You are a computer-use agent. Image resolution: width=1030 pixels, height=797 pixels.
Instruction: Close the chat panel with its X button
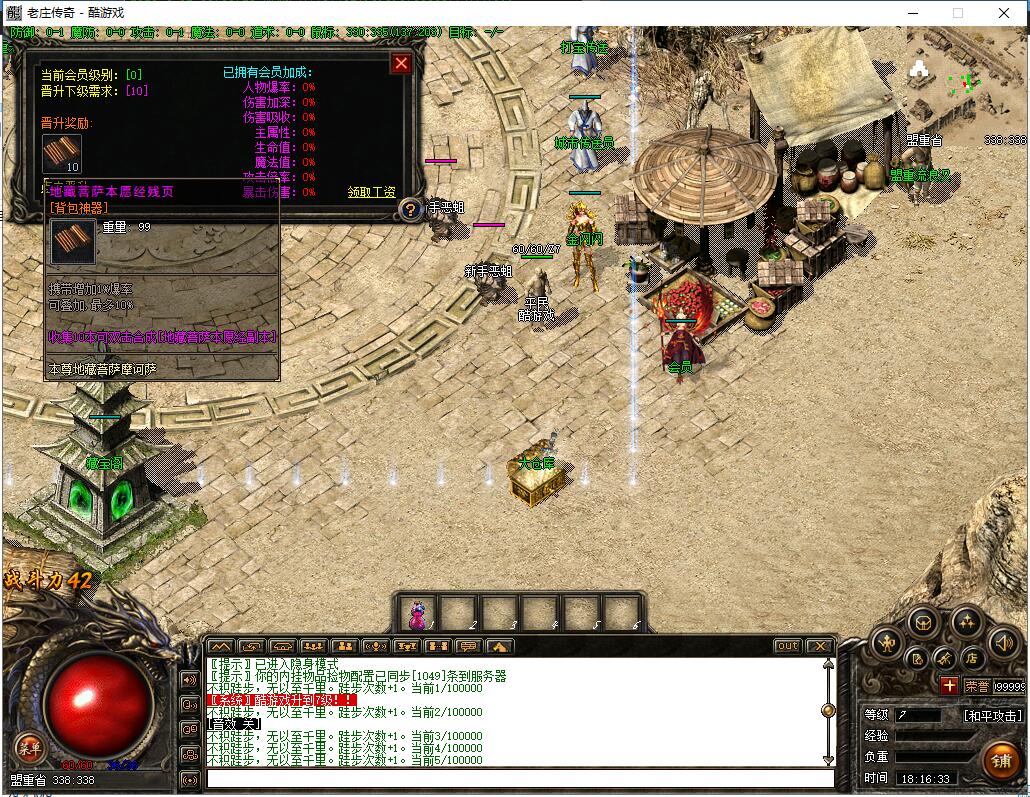coord(819,646)
